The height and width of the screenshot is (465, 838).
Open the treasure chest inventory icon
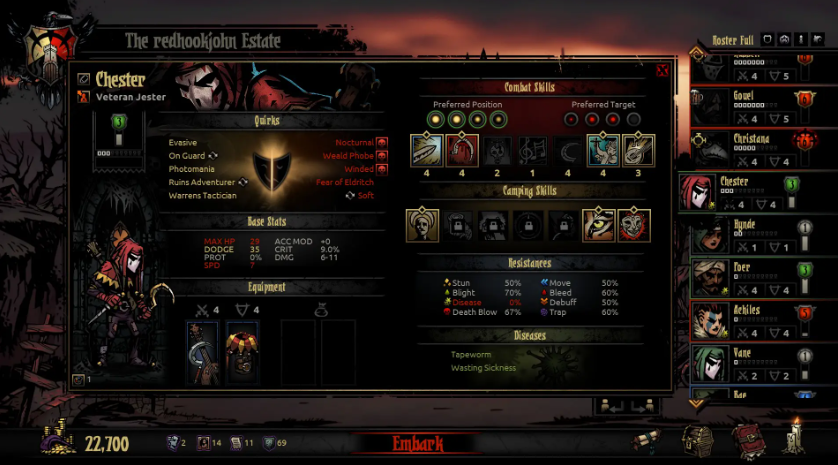[x=698, y=439]
